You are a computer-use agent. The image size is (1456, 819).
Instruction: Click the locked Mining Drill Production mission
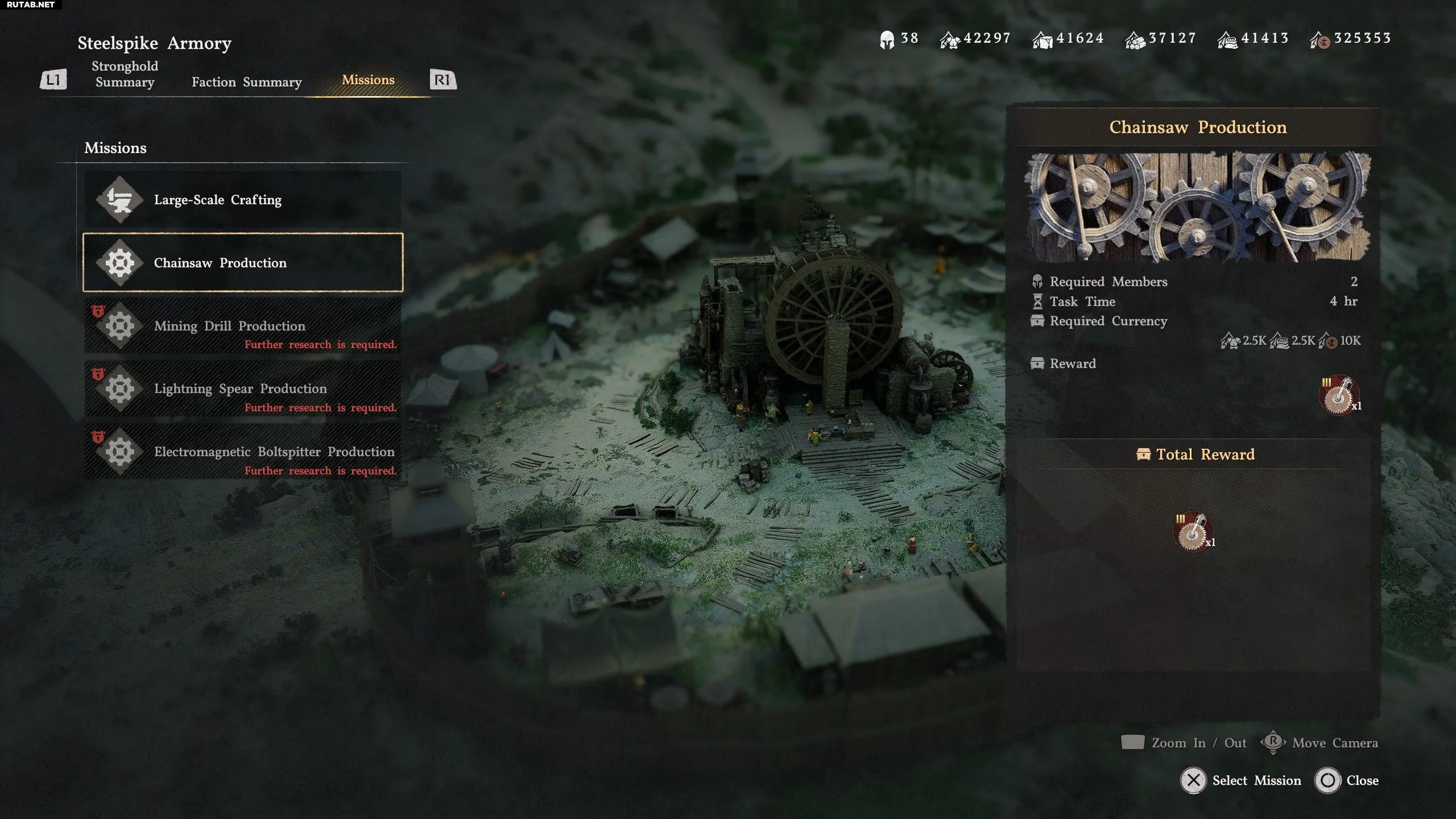[x=243, y=326]
